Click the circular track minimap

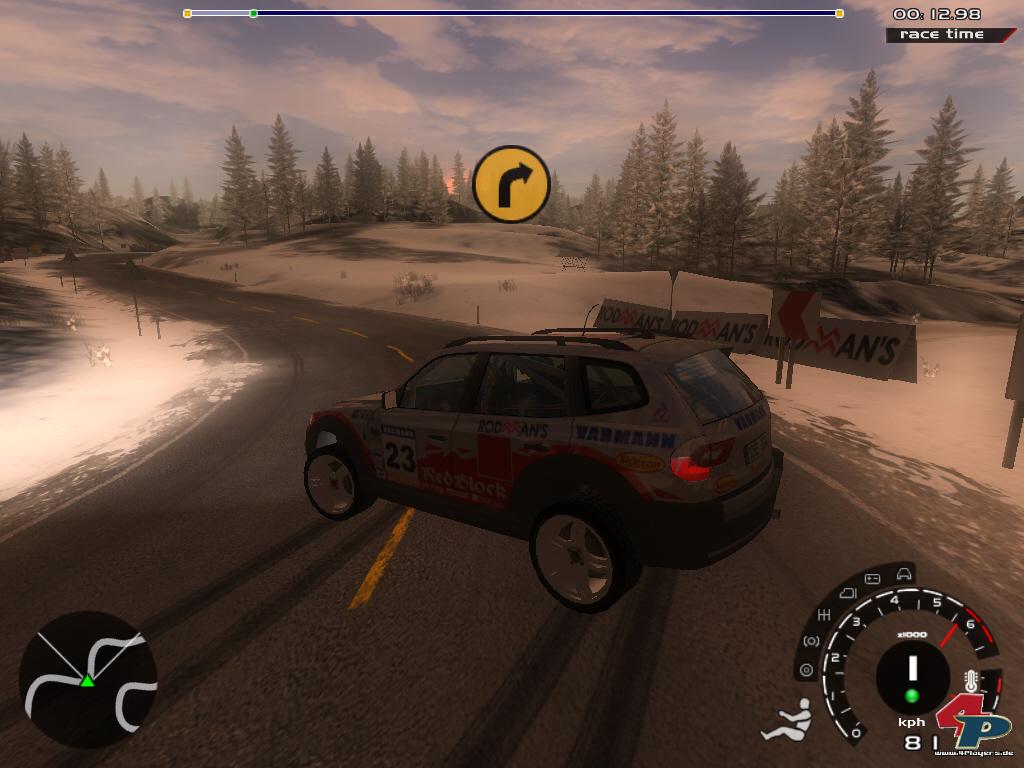[x=88, y=680]
